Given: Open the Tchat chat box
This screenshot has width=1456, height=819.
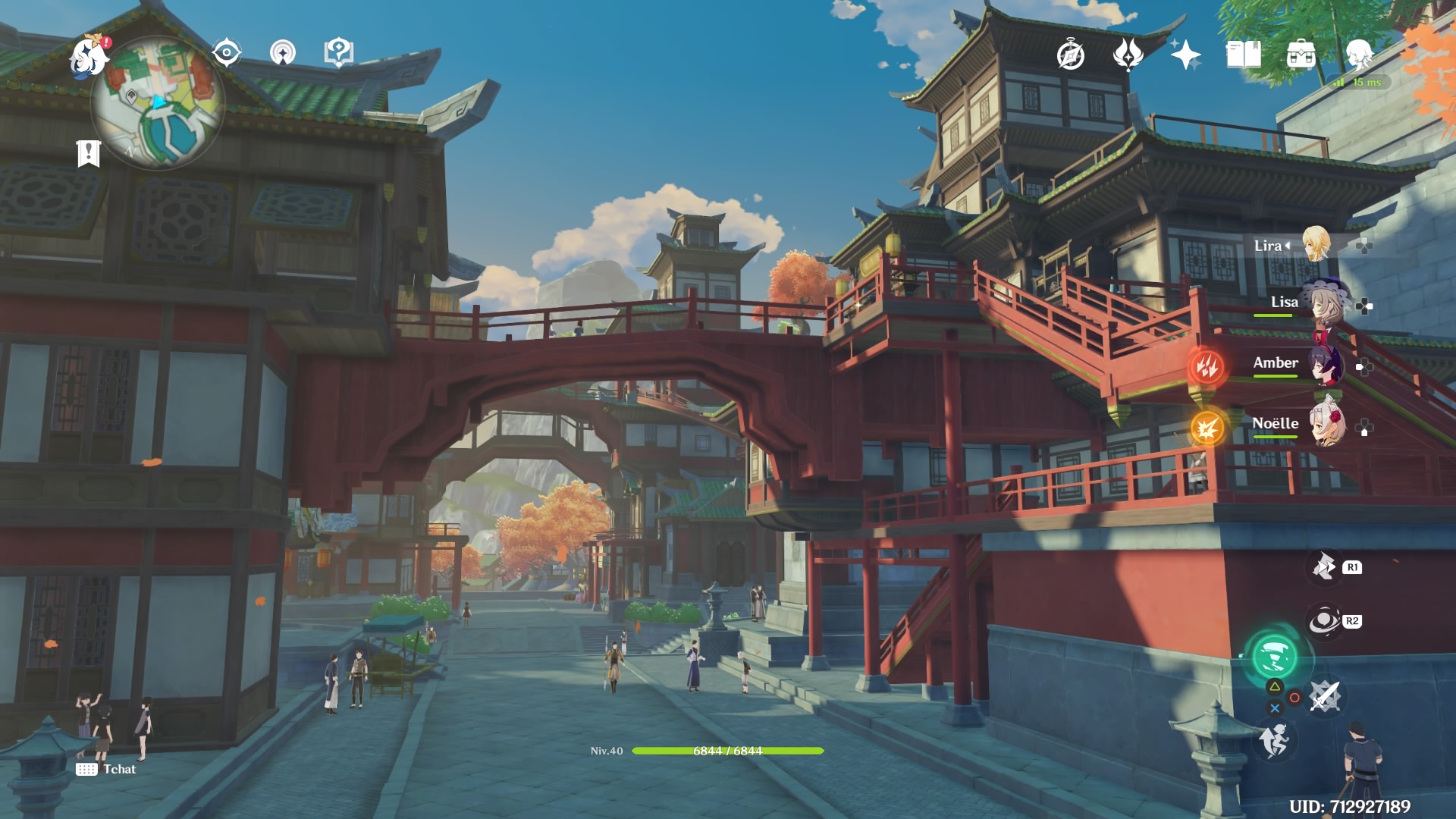Looking at the screenshot, I should point(107,769).
